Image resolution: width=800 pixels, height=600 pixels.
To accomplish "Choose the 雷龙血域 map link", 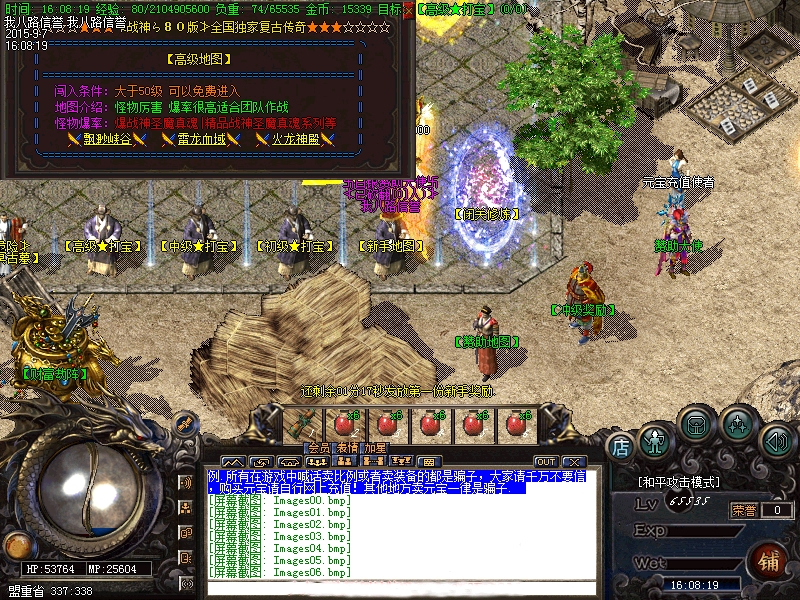I will 202,139.
